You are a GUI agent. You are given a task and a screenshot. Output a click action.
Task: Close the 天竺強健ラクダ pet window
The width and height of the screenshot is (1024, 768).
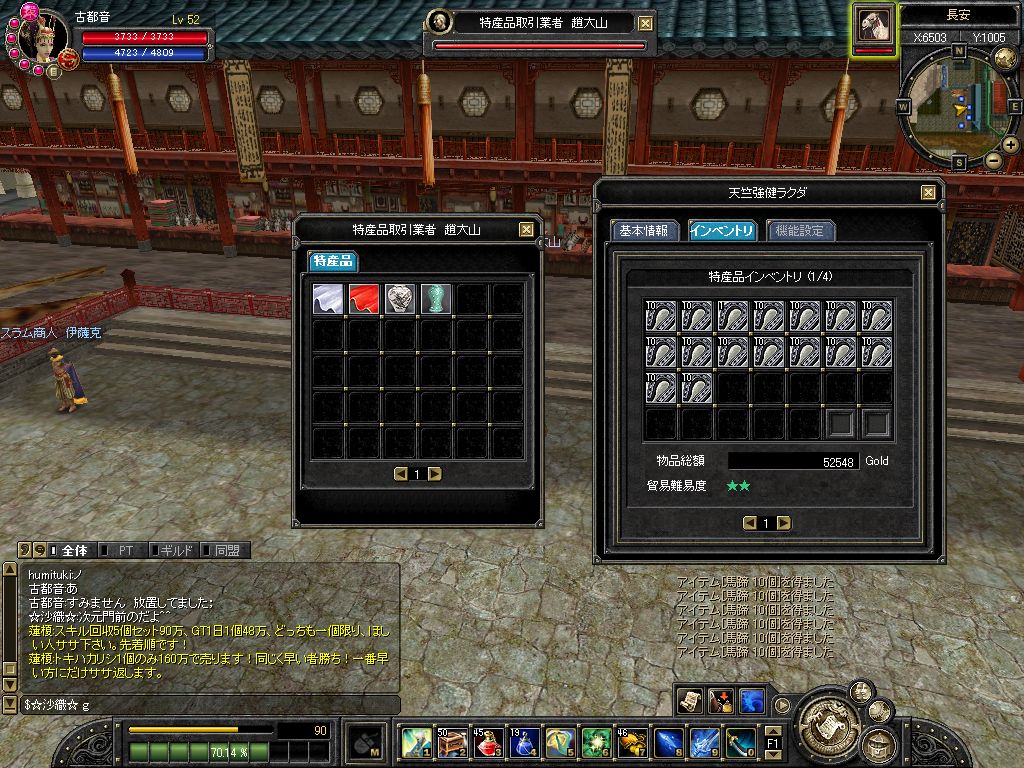point(928,192)
